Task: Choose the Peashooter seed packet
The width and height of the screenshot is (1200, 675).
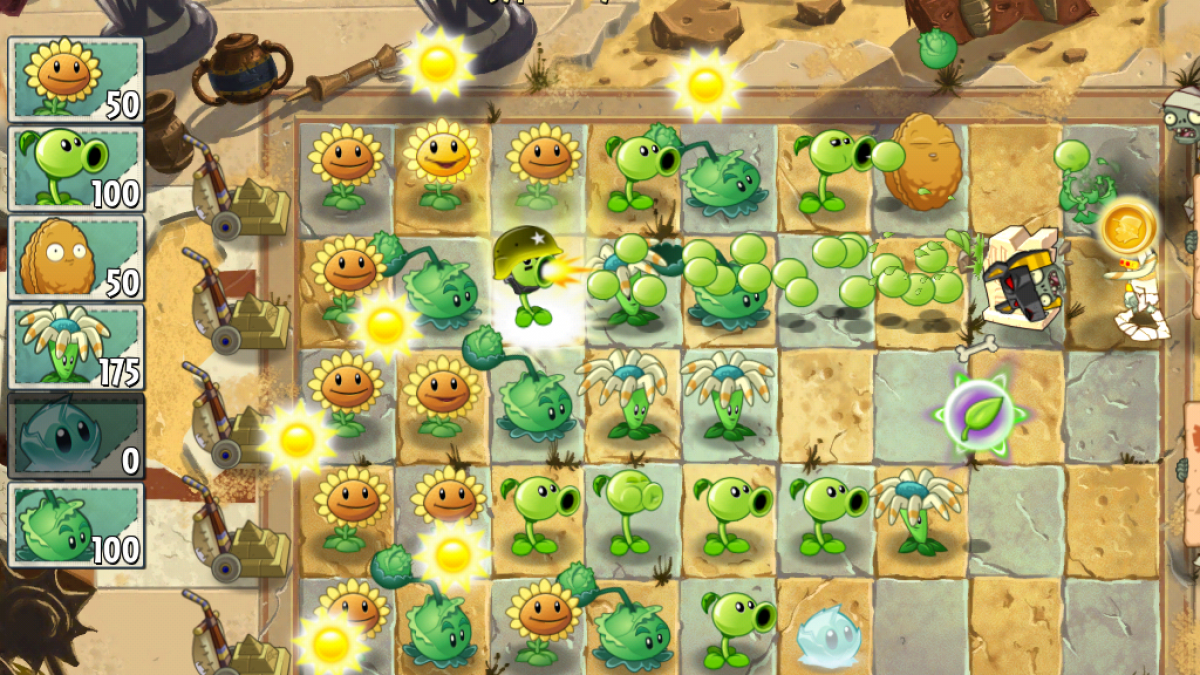Action: (76, 168)
